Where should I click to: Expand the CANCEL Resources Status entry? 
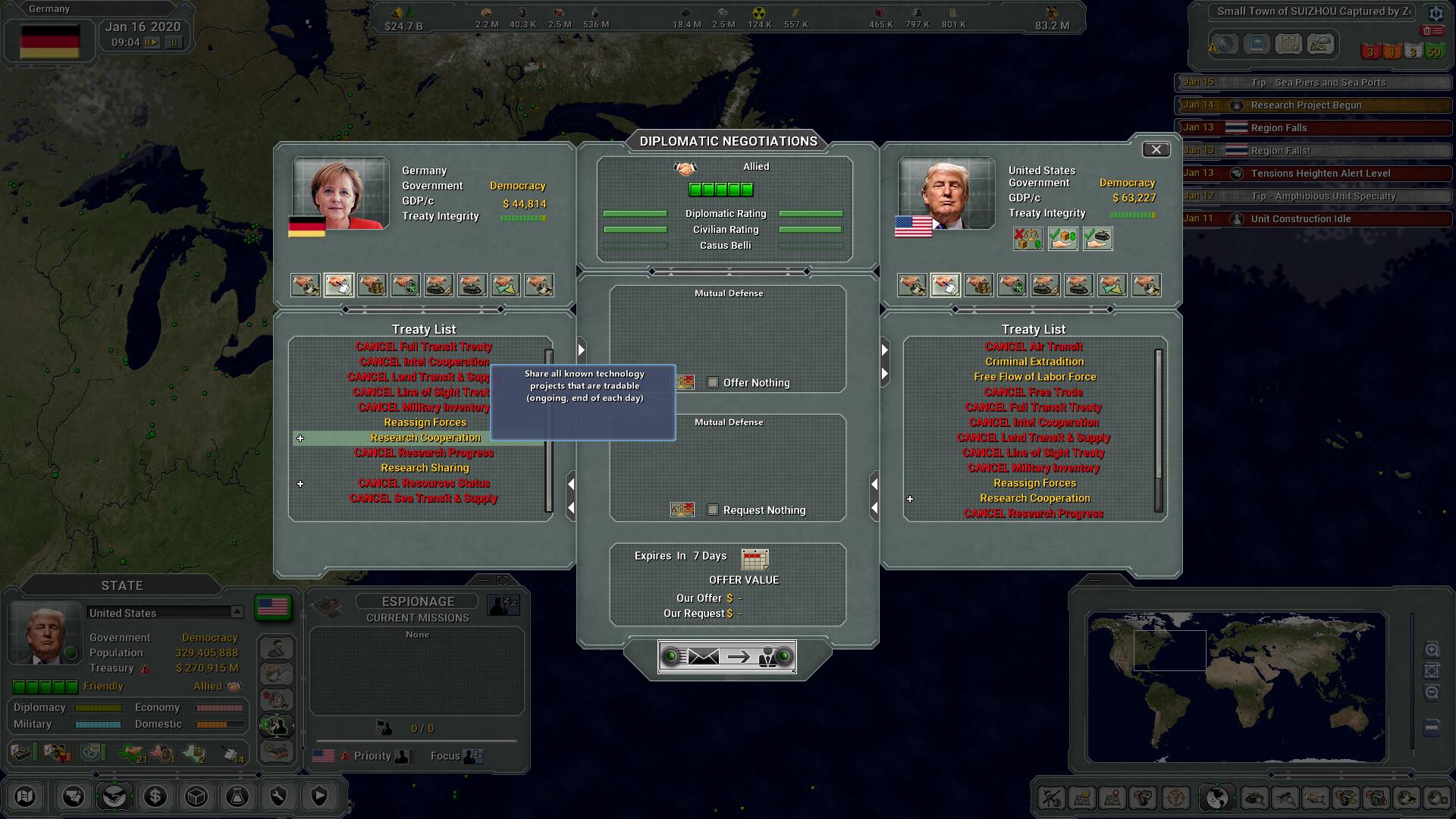[x=301, y=483]
